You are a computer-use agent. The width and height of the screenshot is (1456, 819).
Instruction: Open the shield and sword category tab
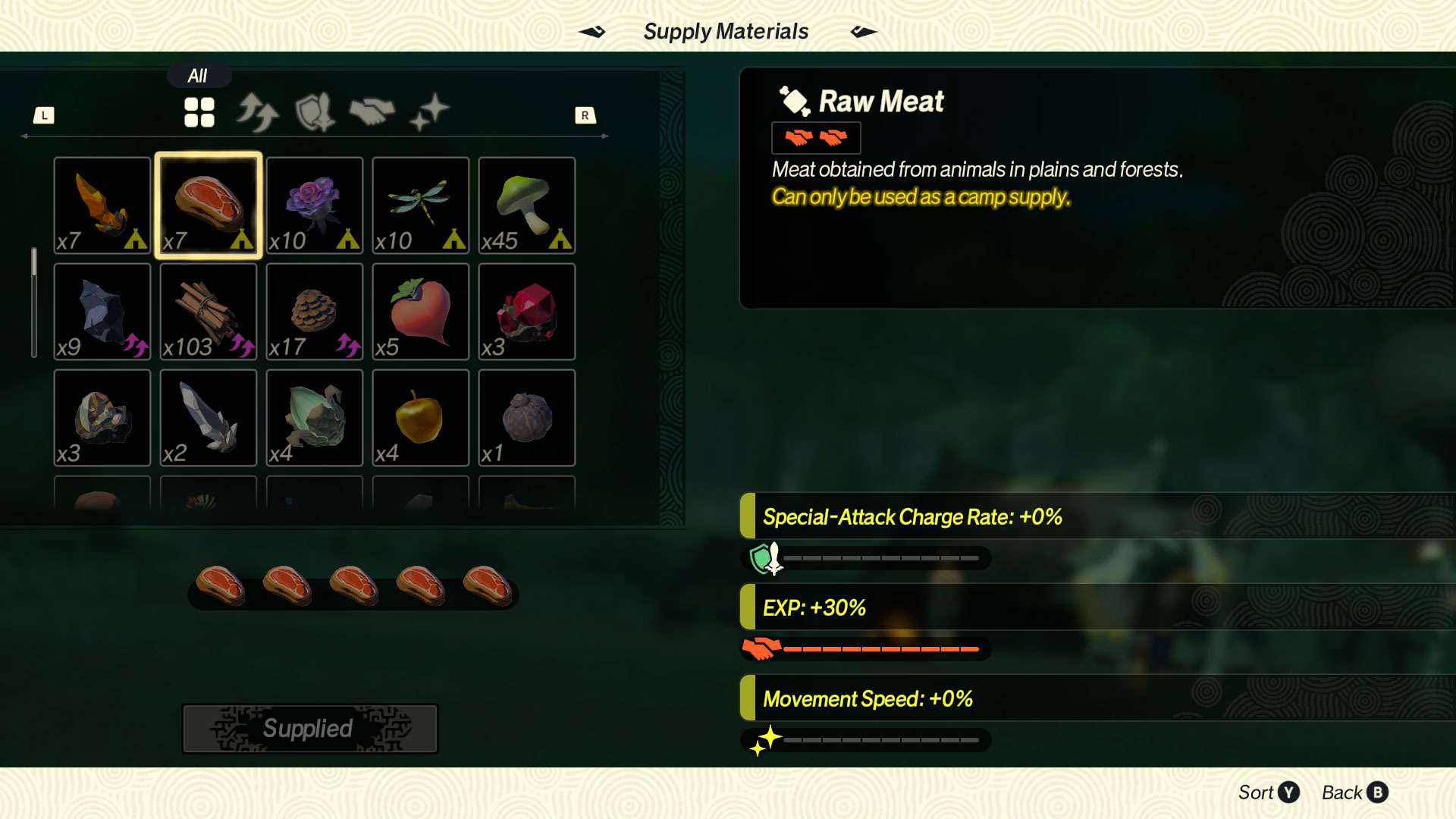pyautogui.click(x=315, y=112)
